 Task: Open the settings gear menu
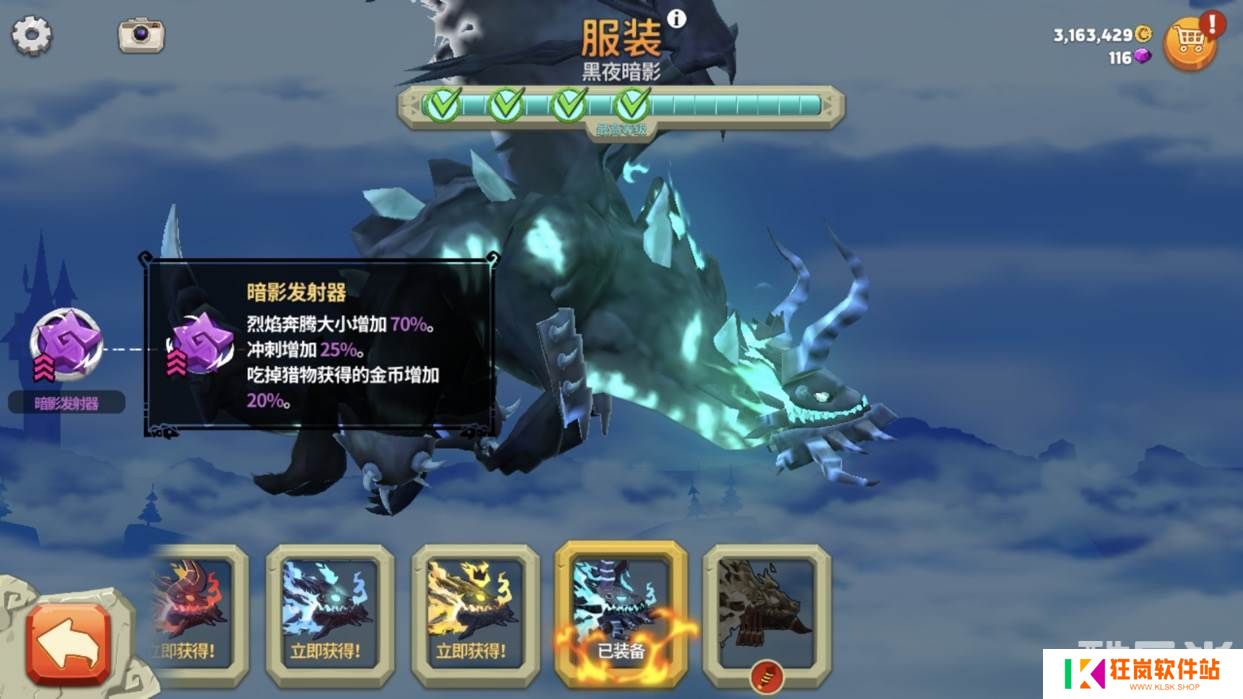pos(31,36)
